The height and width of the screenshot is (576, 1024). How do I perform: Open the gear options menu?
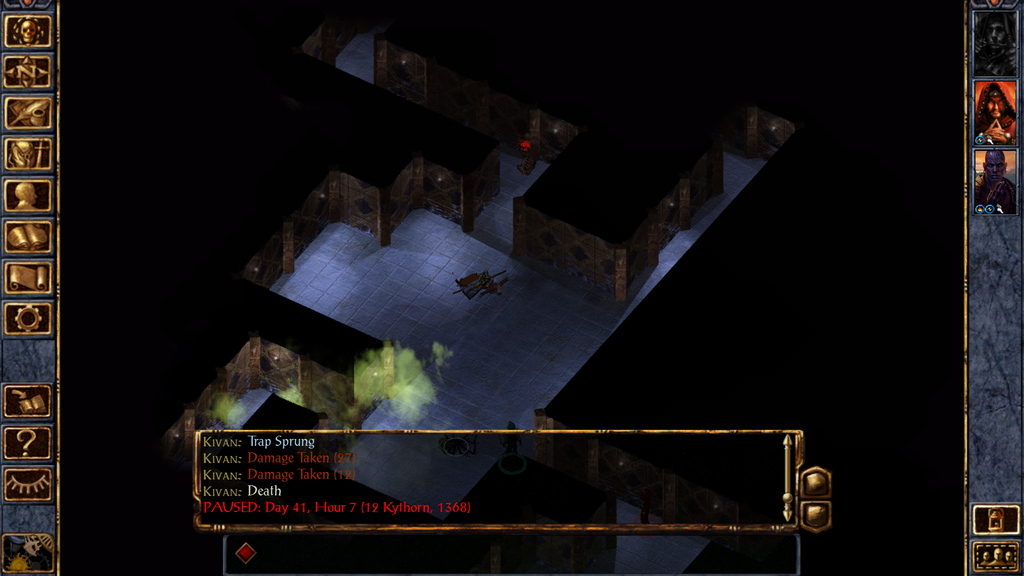coord(28,319)
